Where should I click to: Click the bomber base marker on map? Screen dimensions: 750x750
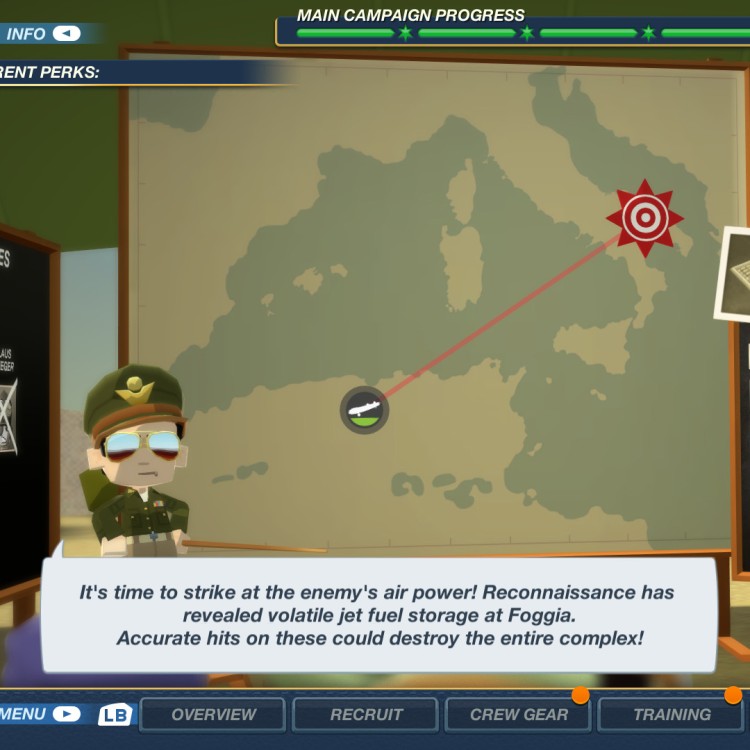click(364, 410)
